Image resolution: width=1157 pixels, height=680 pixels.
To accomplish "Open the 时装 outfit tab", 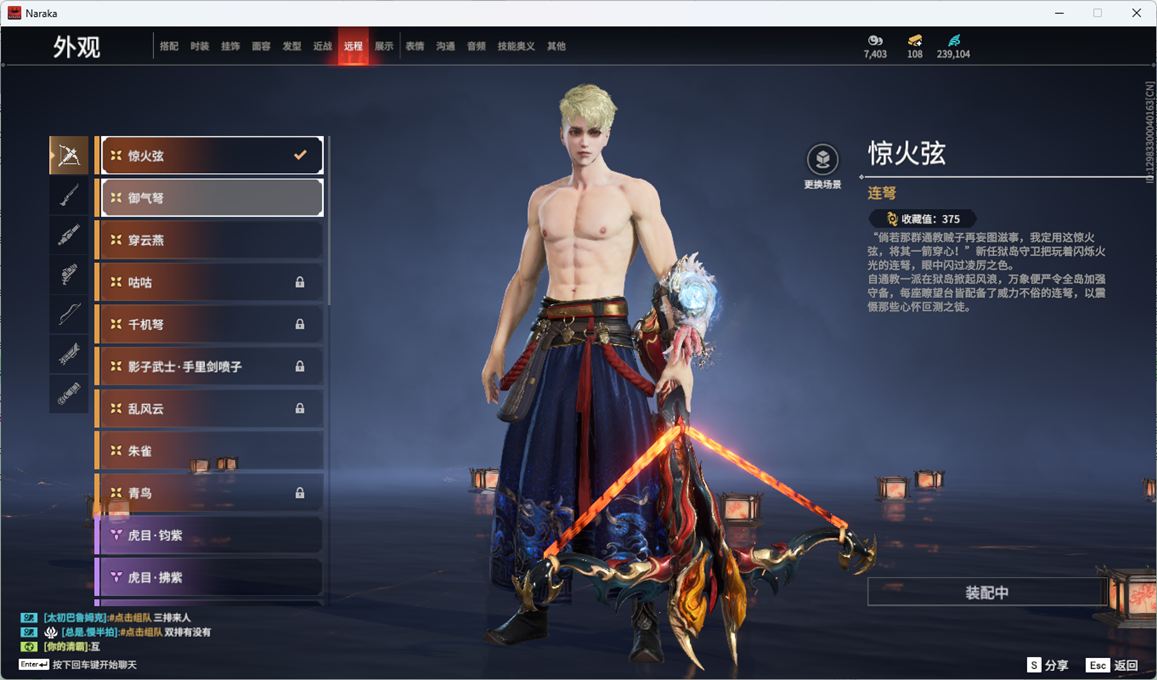I will tap(200, 46).
